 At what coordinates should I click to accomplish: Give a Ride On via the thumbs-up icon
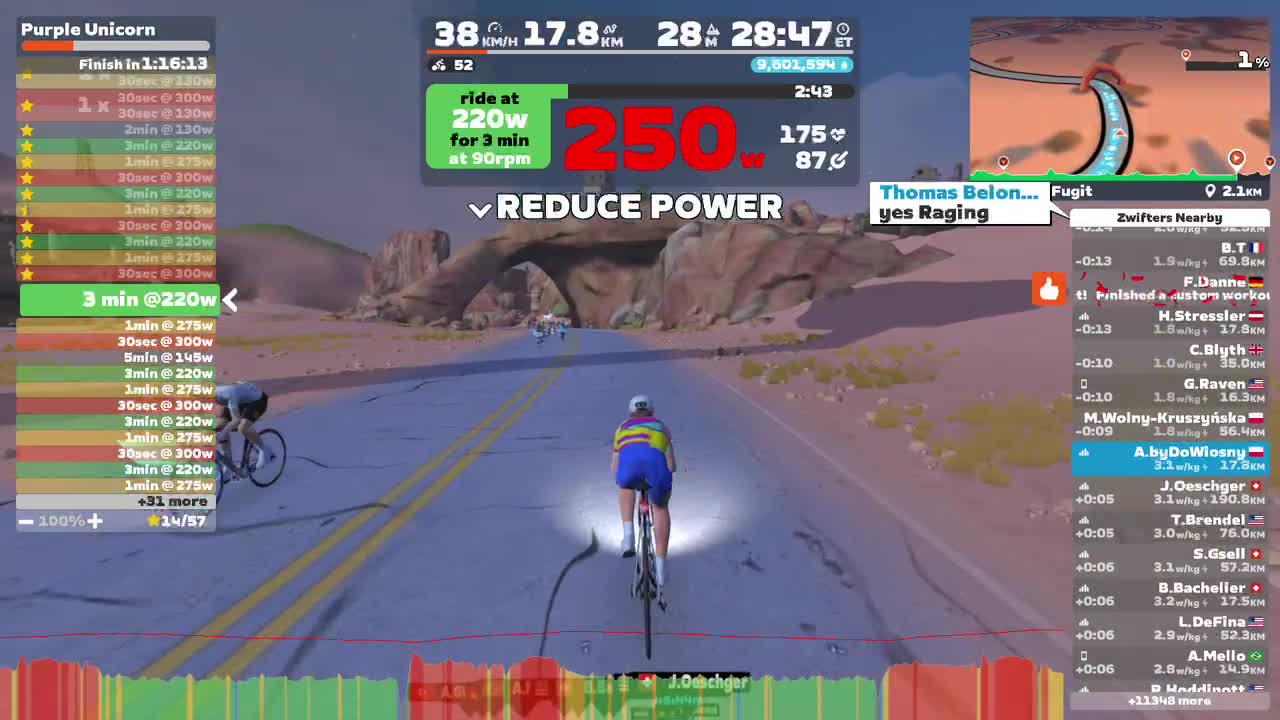pyautogui.click(x=1048, y=290)
